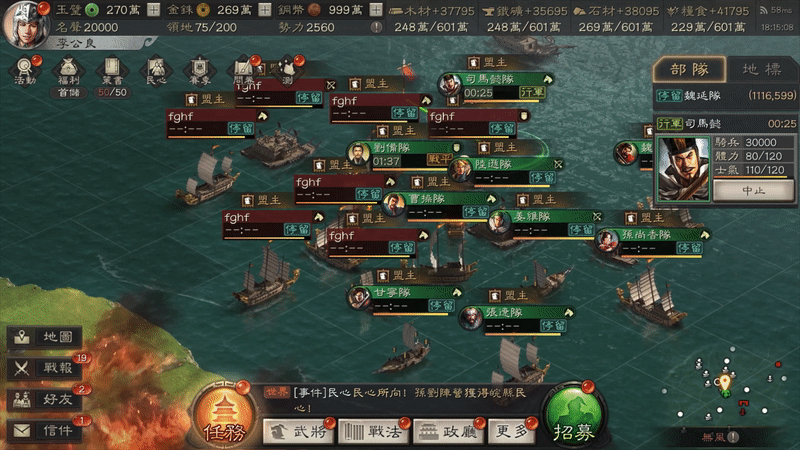Viewport: 800px width, 450px height.
Task: Open the 地圖 map
Action: 45,338
